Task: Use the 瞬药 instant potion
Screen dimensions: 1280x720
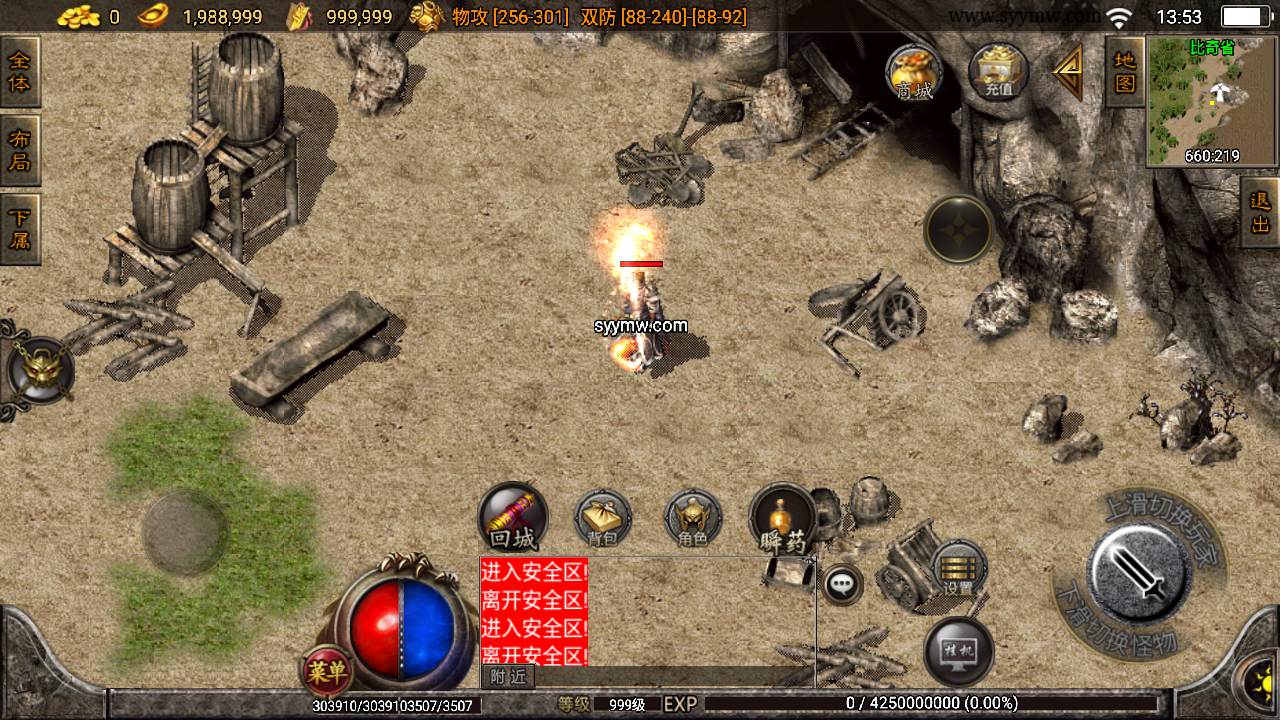Action: [783, 518]
